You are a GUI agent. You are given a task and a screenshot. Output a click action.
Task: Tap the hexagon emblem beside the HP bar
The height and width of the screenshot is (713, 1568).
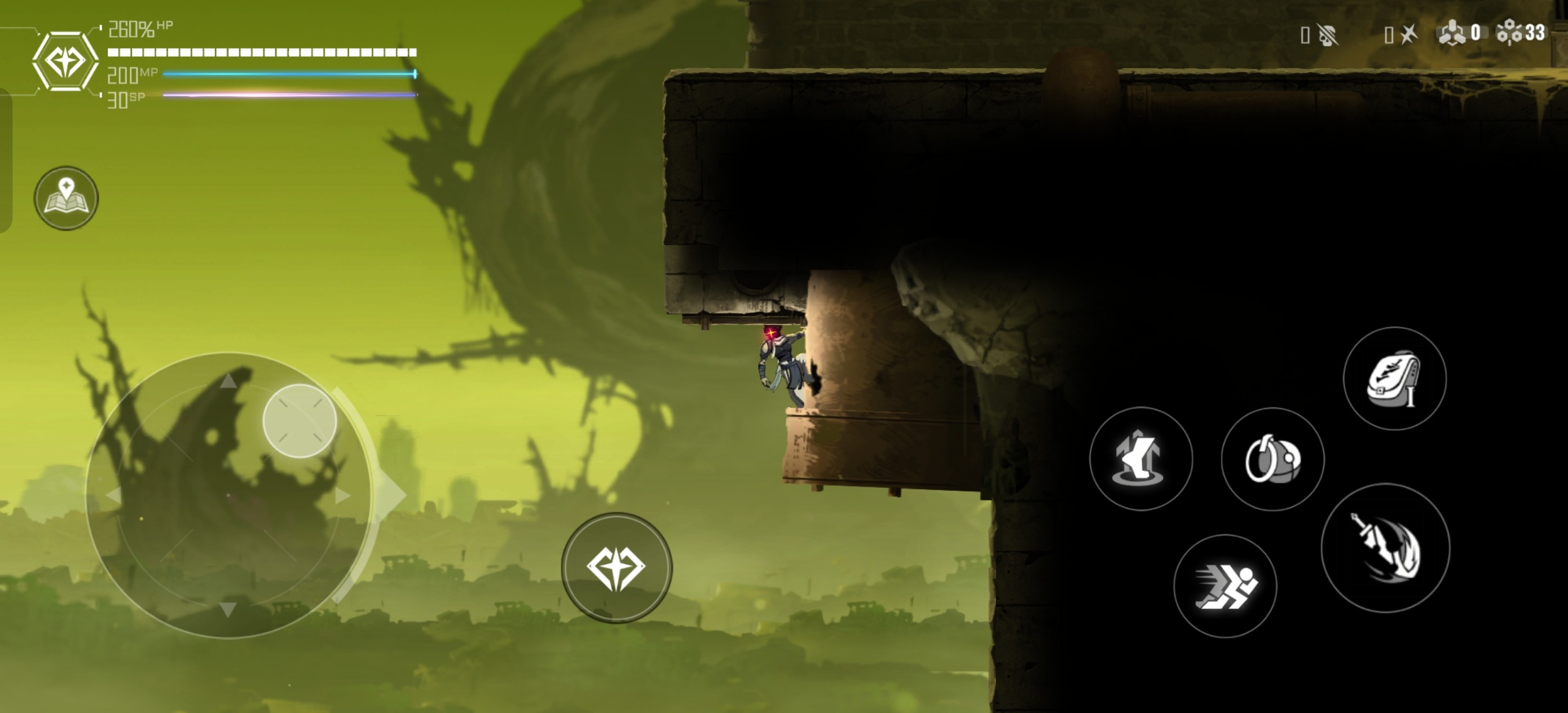point(65,61)
